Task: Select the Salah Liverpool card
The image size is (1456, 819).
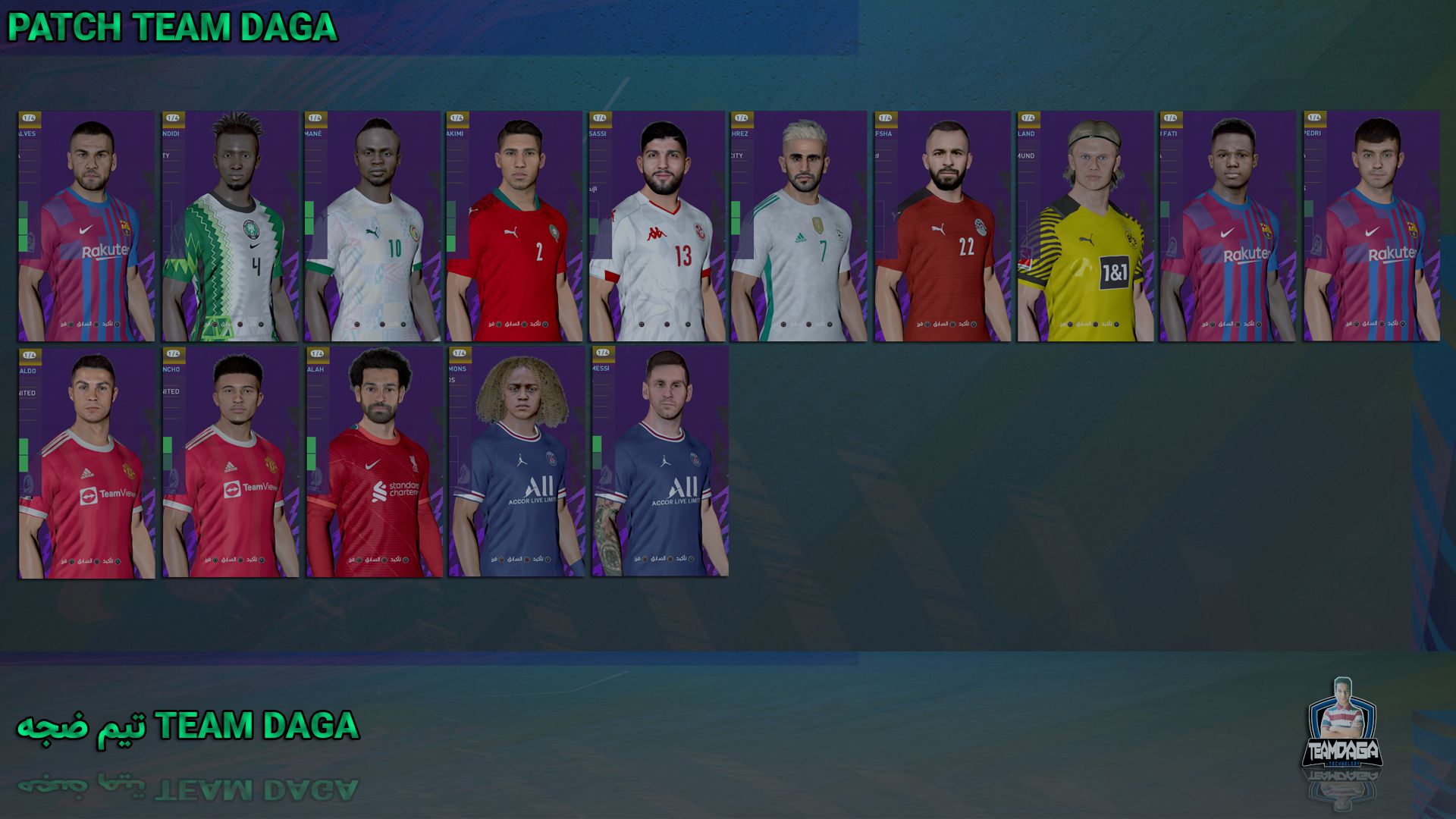Action: click(374, 463)
